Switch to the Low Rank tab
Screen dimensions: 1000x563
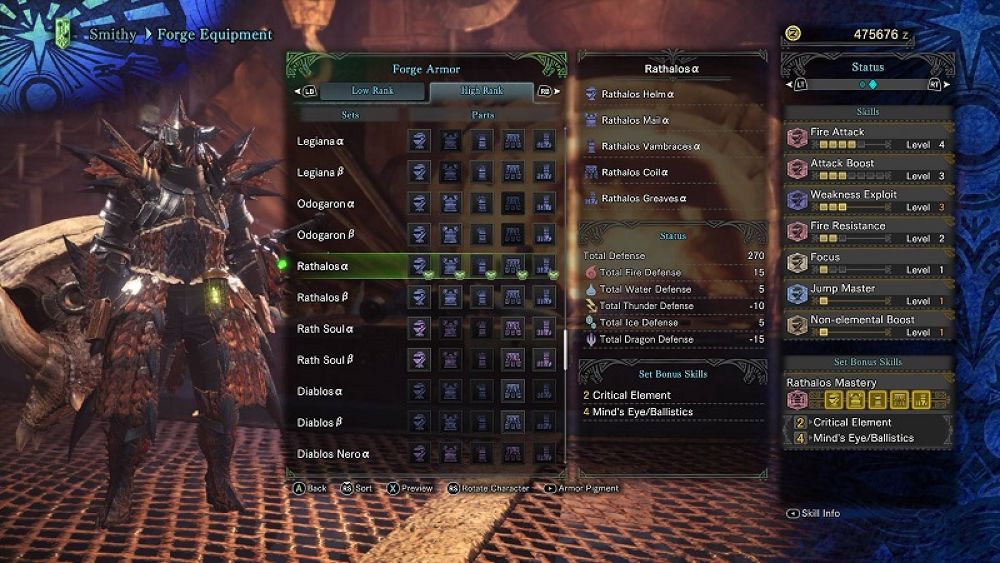click(374, 92)
